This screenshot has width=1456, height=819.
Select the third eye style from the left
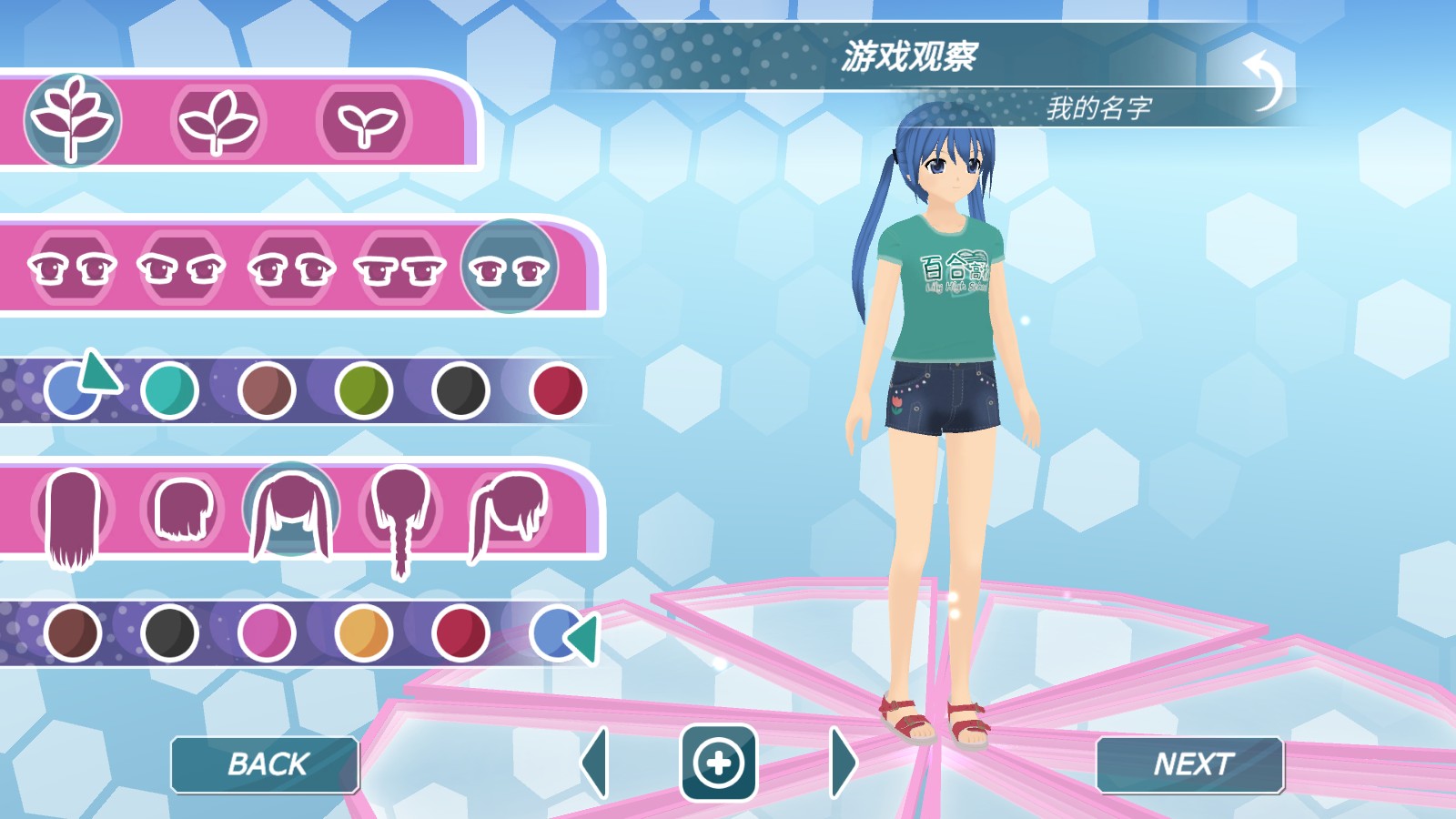click(x=289, y=268)
